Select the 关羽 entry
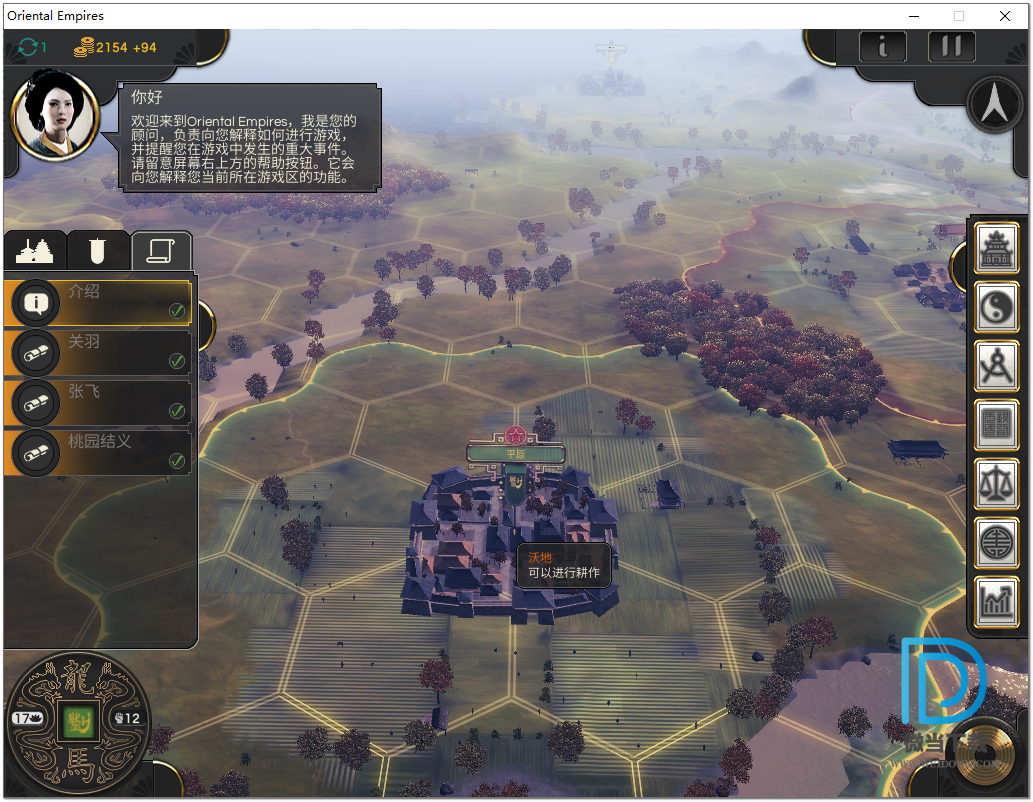 point(98,351)
